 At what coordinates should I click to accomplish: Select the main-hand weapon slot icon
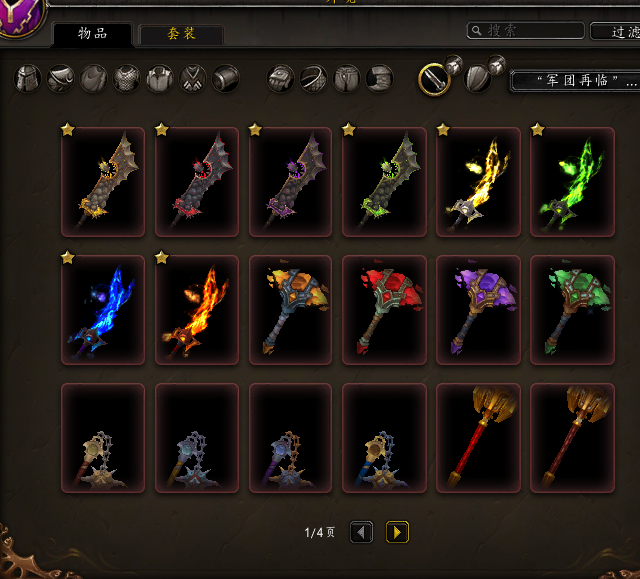click(x=434, y=78)
